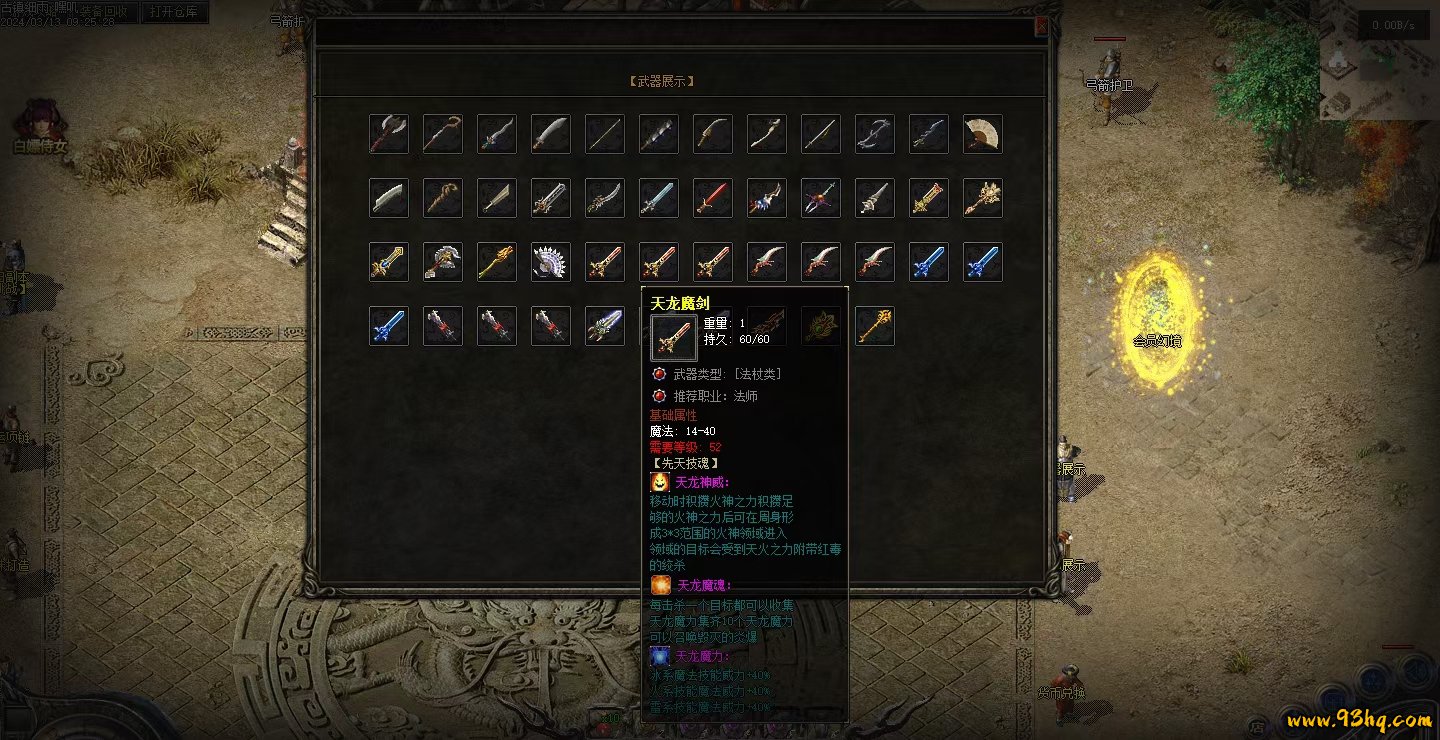Image resolution: width=1440 pixels, height=740 pixels.
Task: Select the wide cleaver blade slot
Action: coord(389,198)
